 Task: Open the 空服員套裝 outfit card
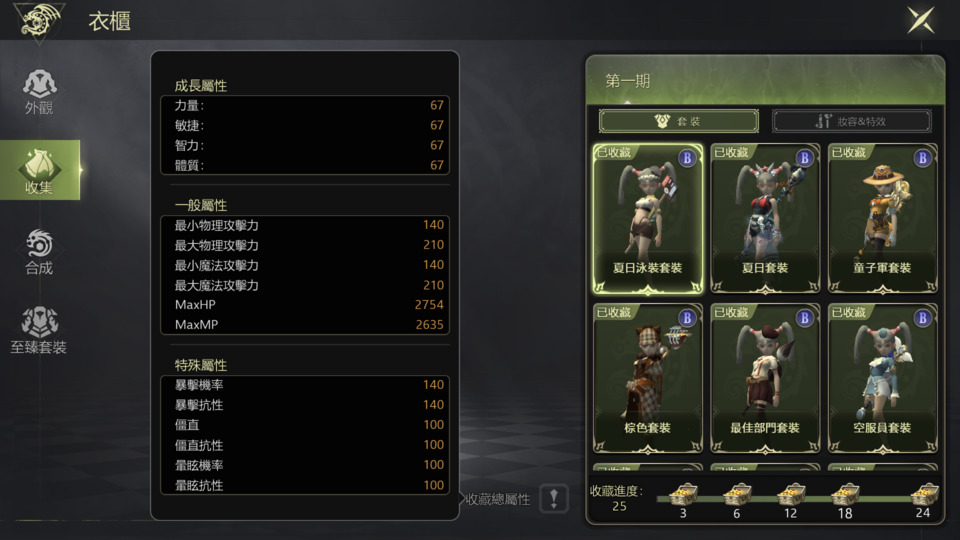883,378
